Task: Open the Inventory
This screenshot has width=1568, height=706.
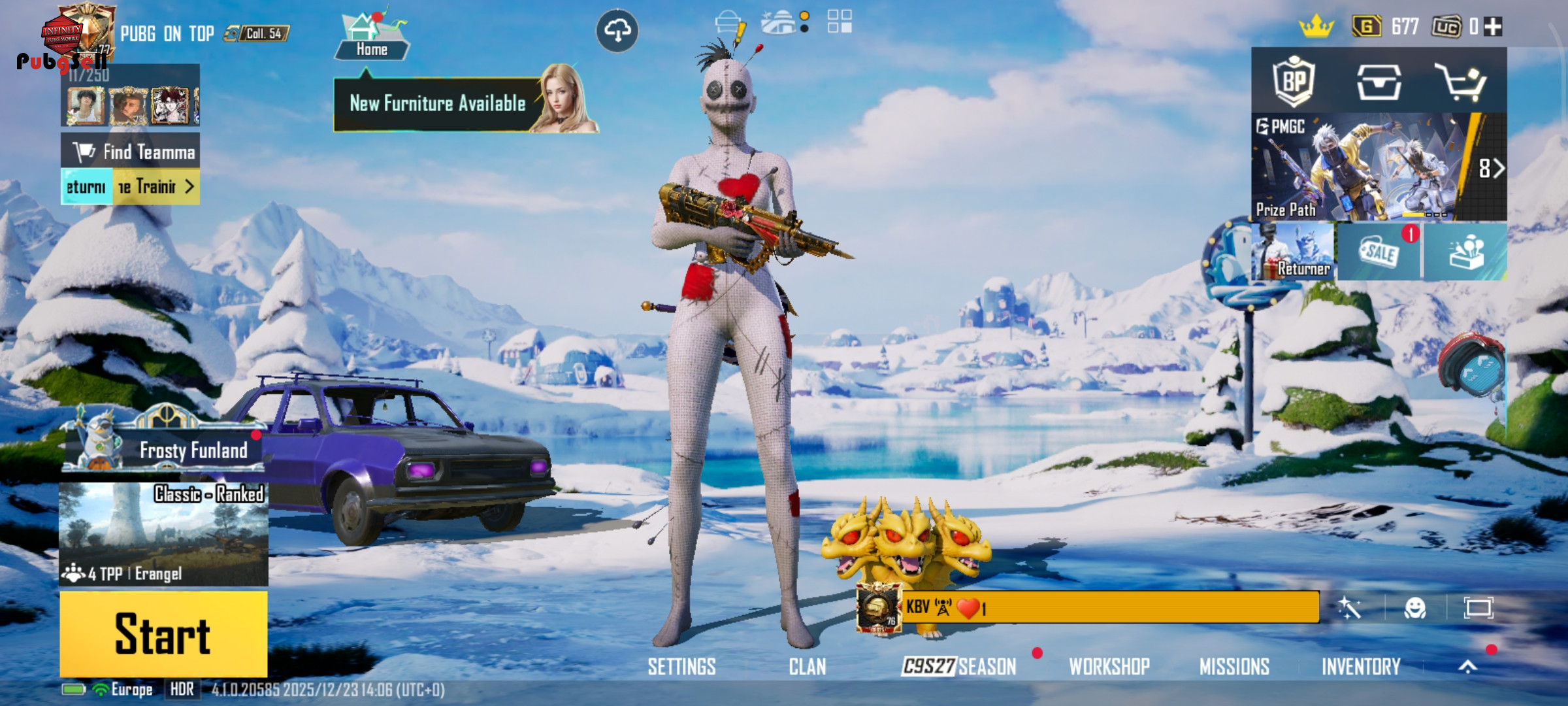Action: (x=1361, y=667)
